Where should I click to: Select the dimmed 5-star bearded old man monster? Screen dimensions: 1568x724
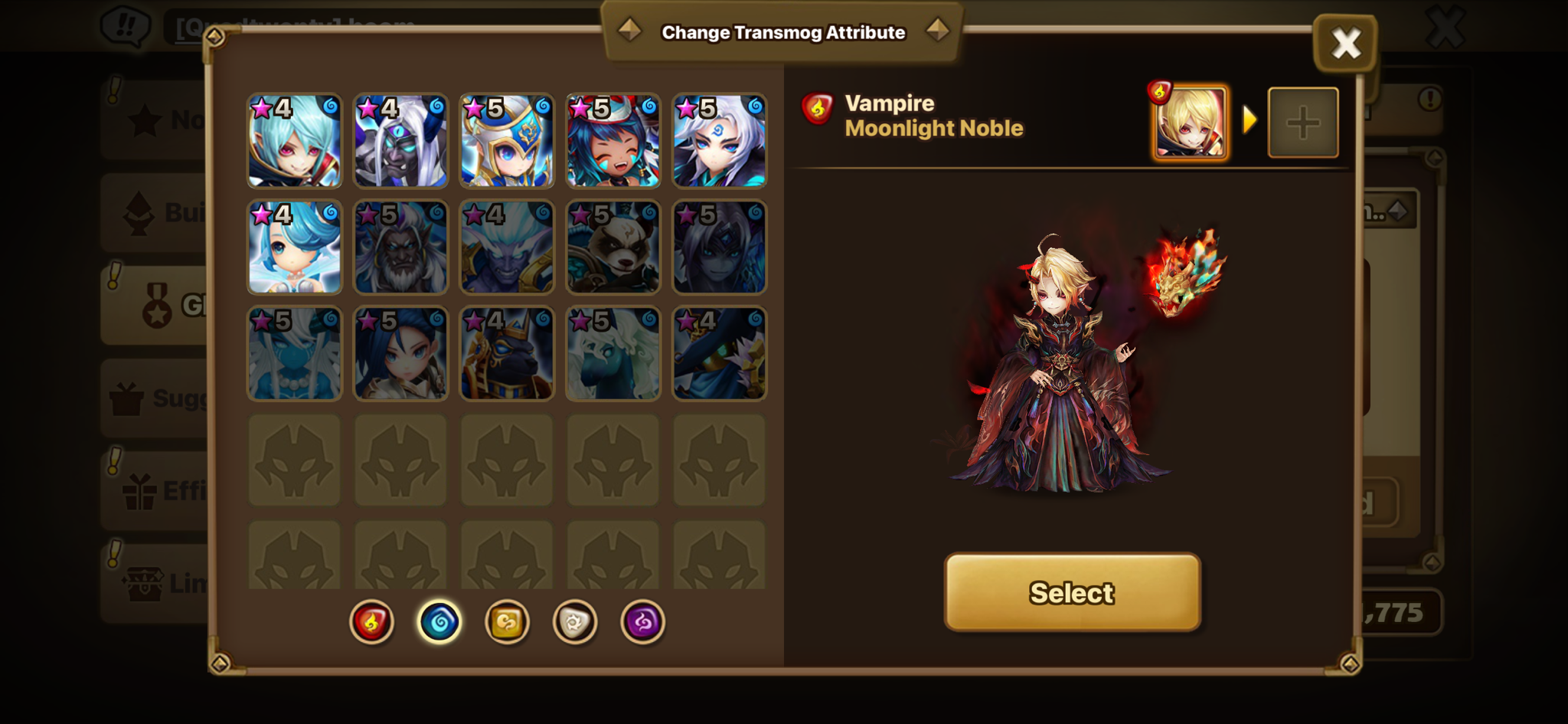(400, 247)
